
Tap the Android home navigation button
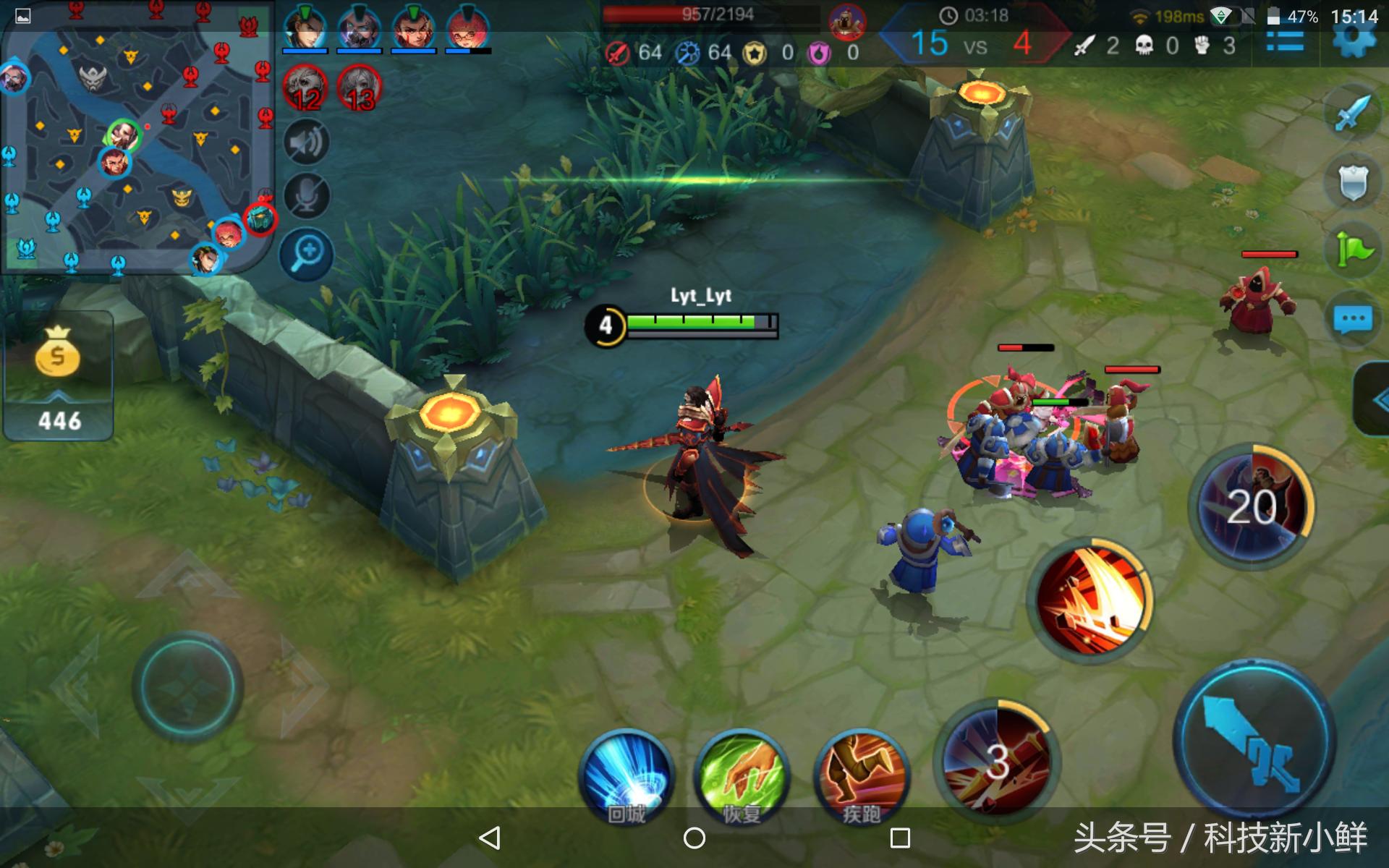coord(694,838)
